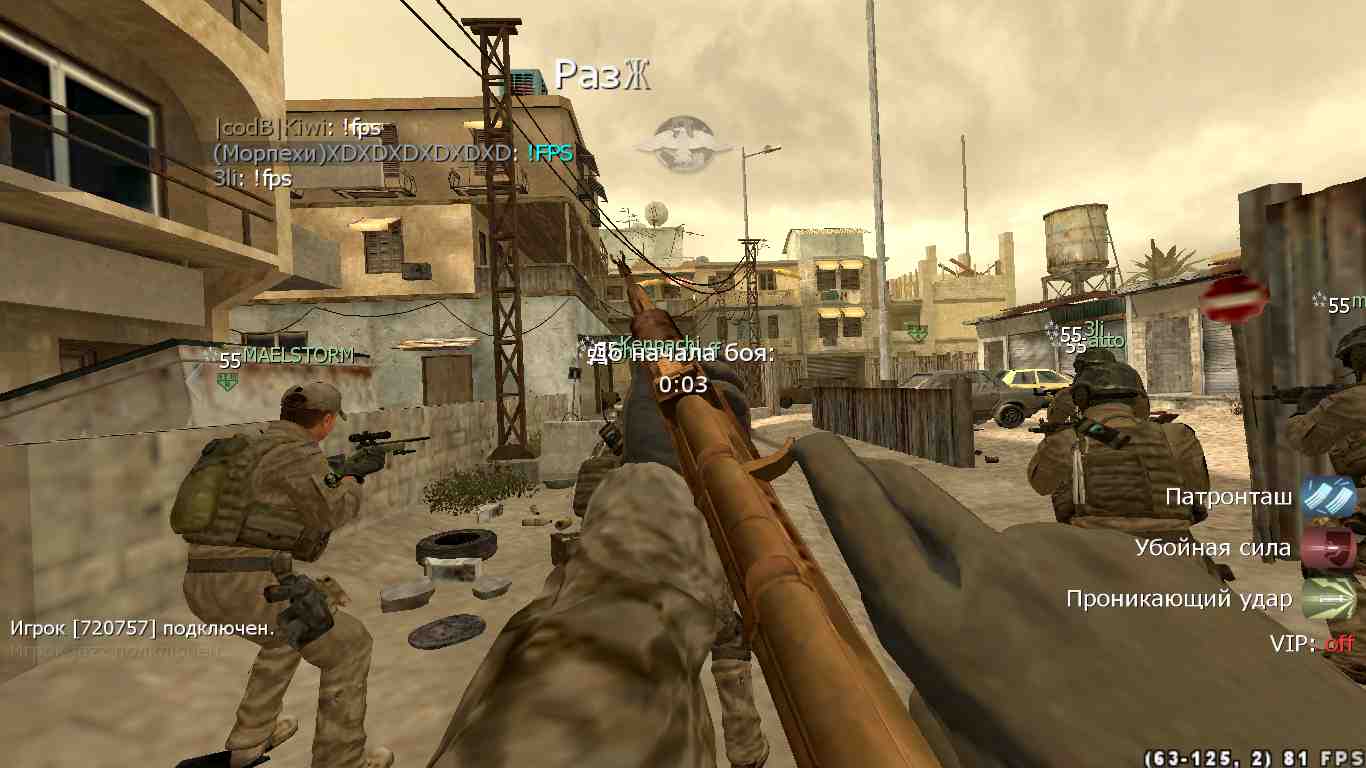Image resolution: width=1366 pixels, height=768 pixels.
Task: Click the XDXDXDXDXDXD chat message
Action: pos(392,153)
